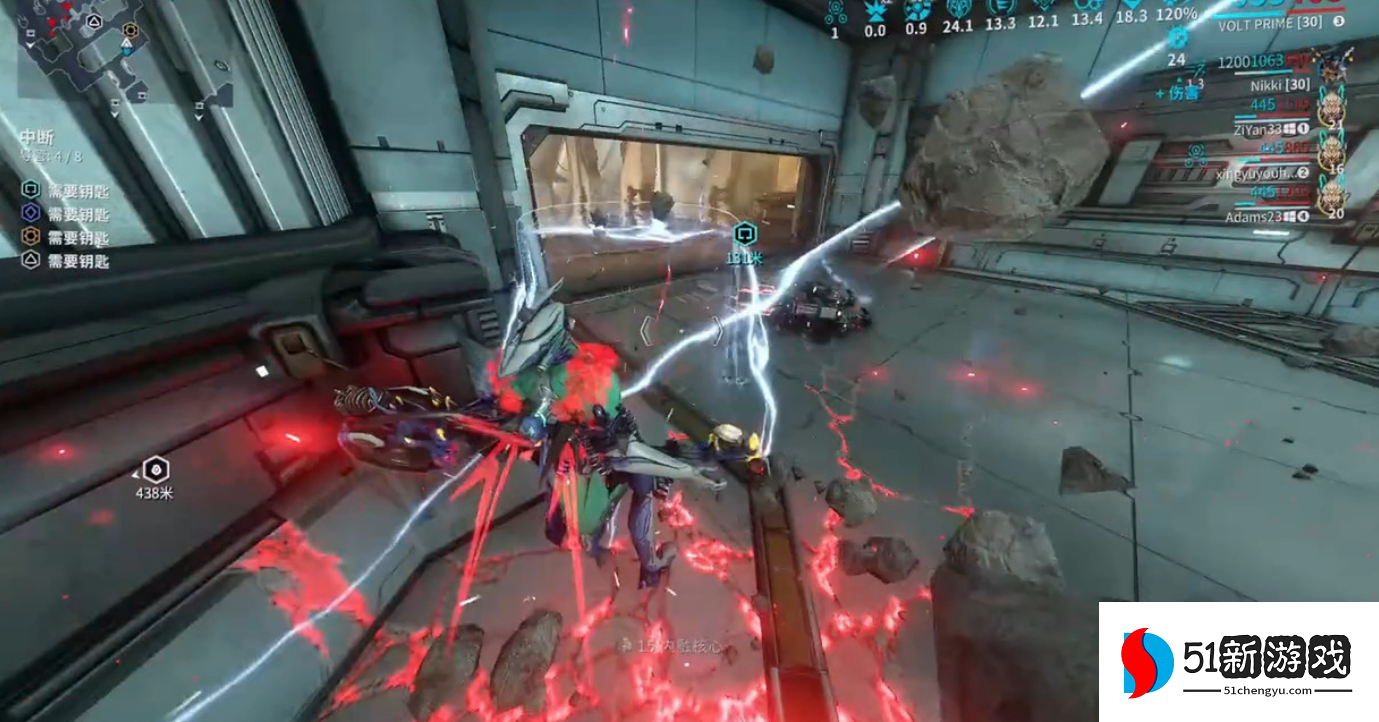
Task: Select squad member ZiYan33
Action: click(x=1258, y=128)
